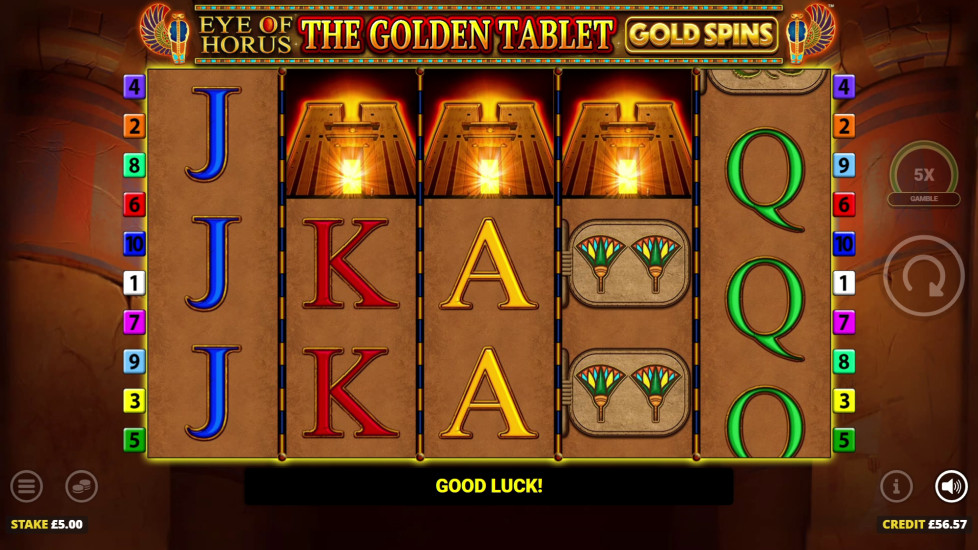
Task: Open the coin stake settings
Action: pos(82,487)
